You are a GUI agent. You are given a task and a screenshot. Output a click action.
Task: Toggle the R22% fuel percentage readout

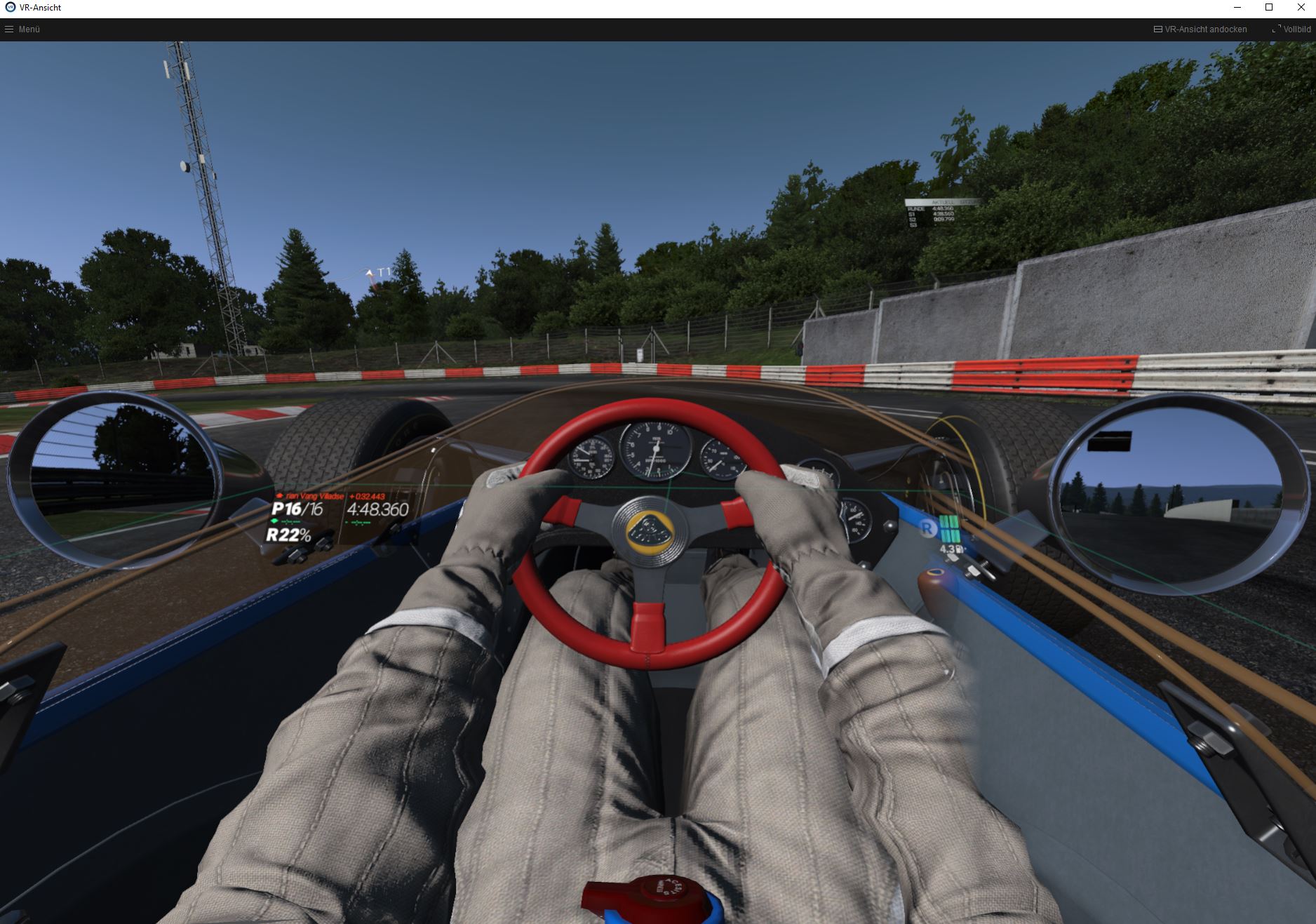tap(289, 536)
